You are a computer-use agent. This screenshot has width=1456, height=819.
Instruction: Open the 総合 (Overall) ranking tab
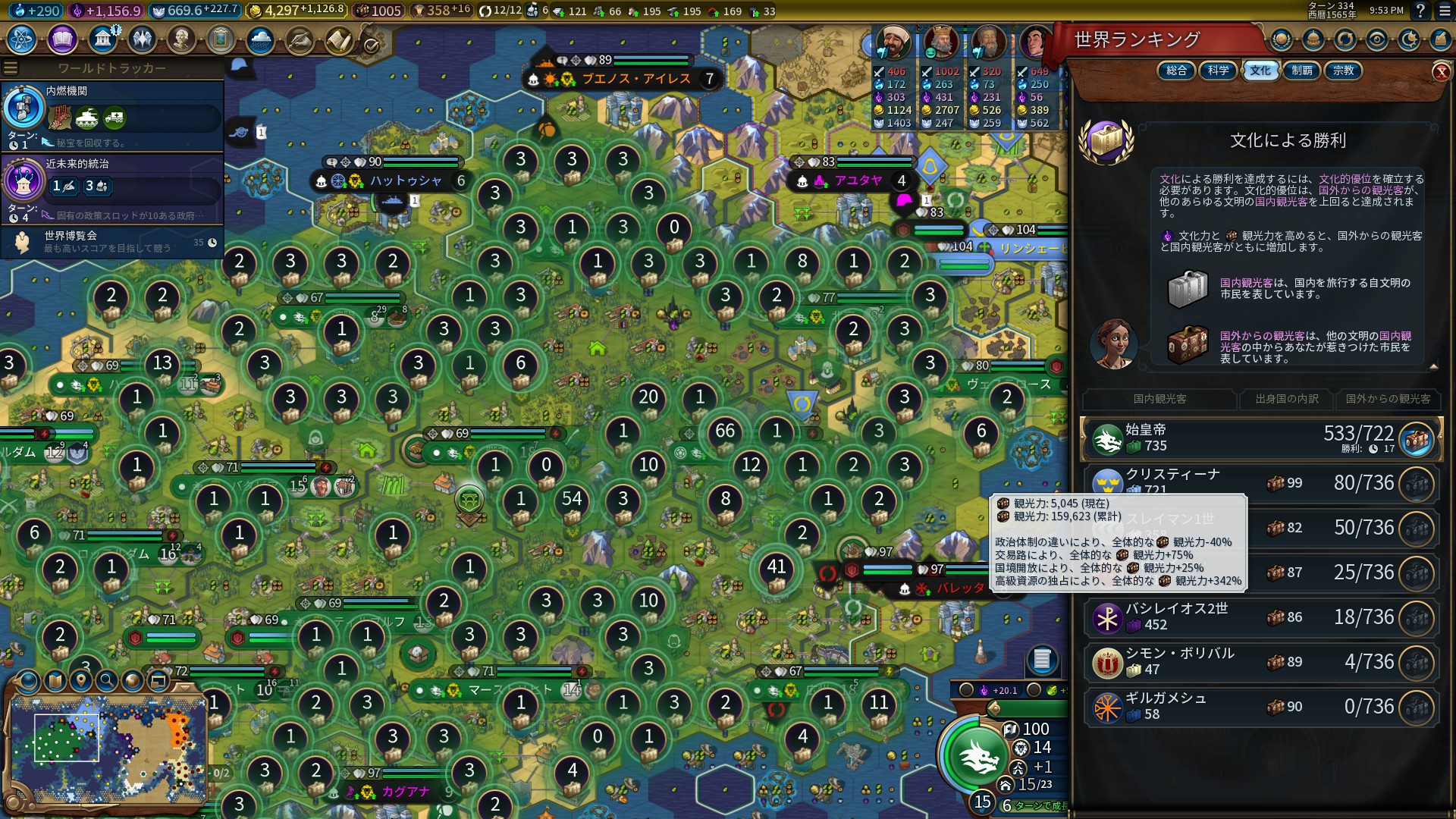(1177, 71)
